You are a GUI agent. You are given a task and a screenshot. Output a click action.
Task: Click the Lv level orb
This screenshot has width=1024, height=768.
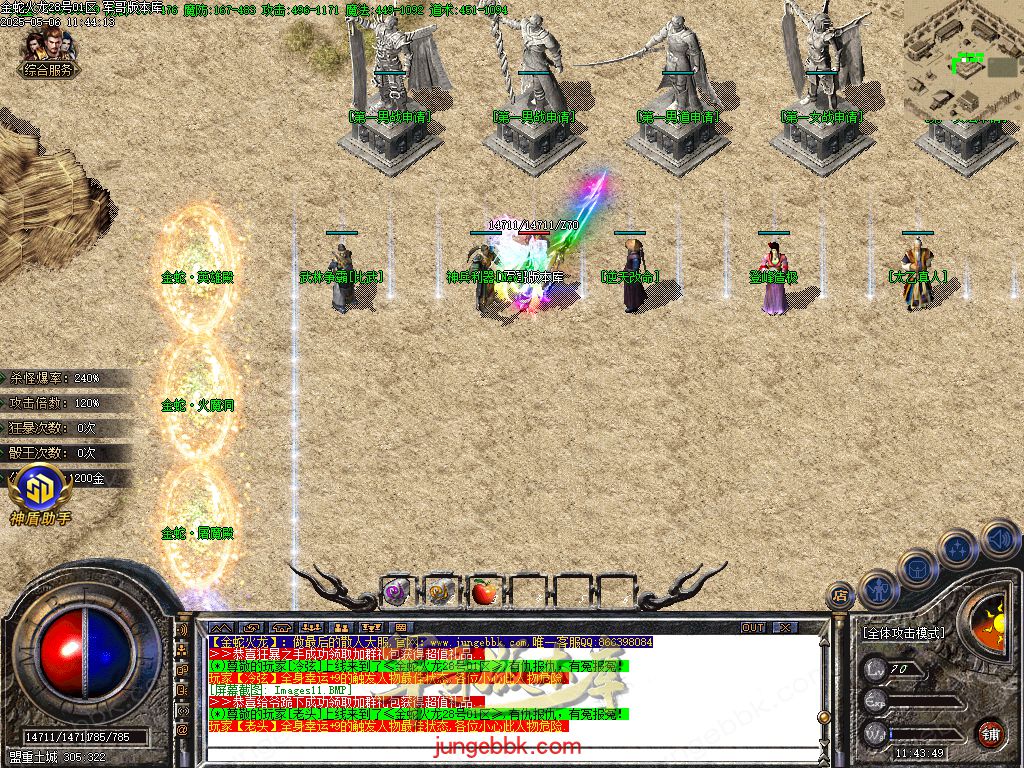click(877, 669)
